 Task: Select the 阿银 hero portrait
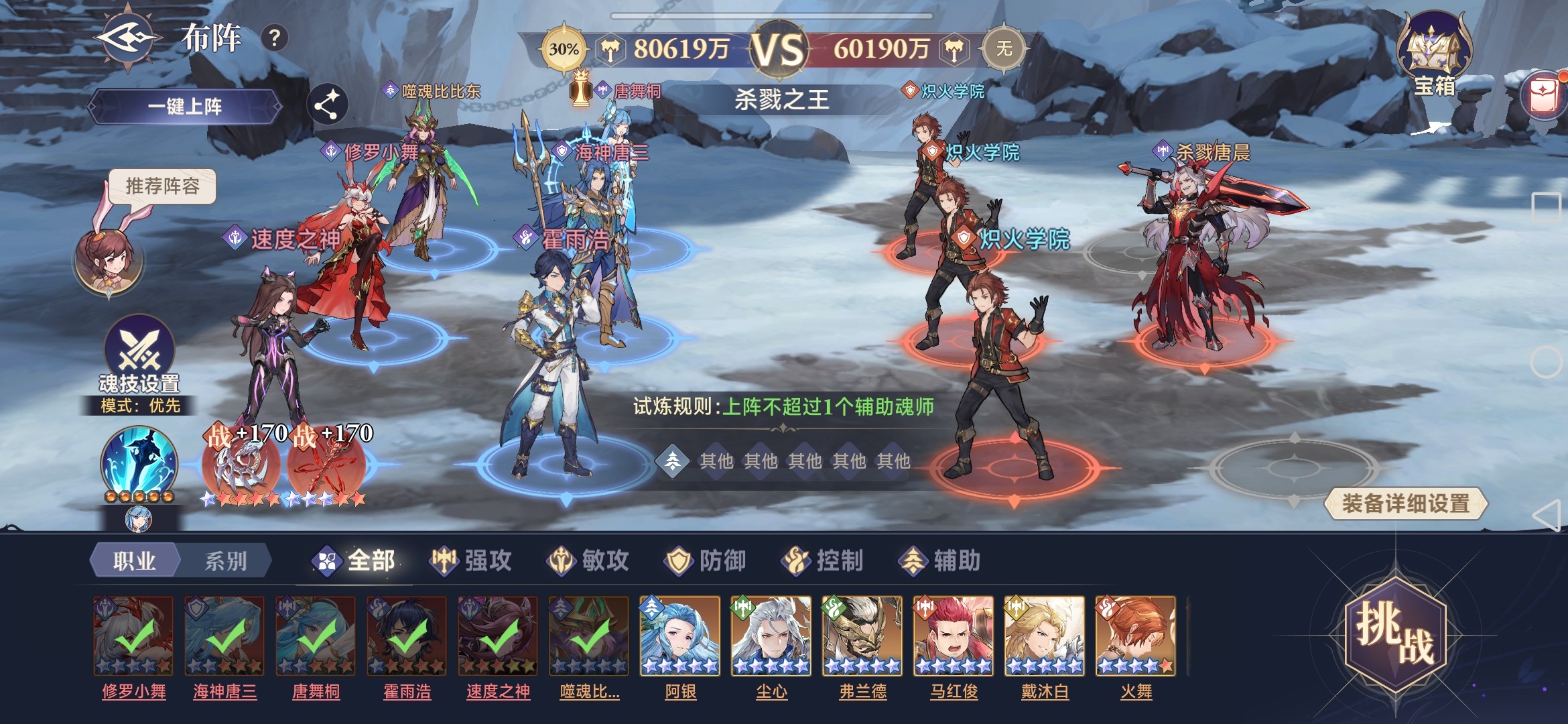coord(680,636)
